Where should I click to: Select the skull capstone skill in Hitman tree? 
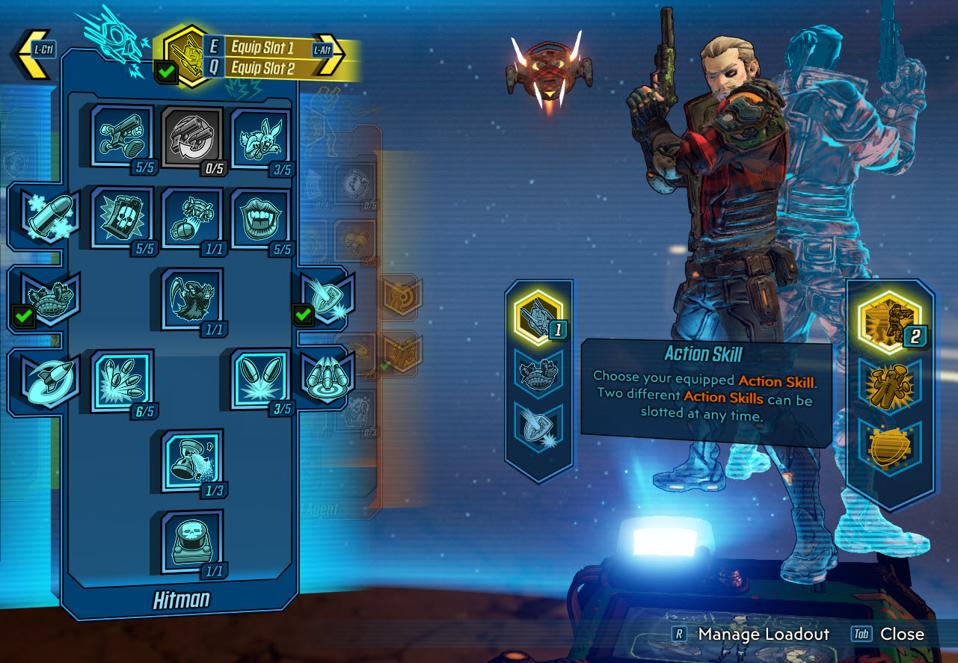pyautogui.click(x=193, y=540)
